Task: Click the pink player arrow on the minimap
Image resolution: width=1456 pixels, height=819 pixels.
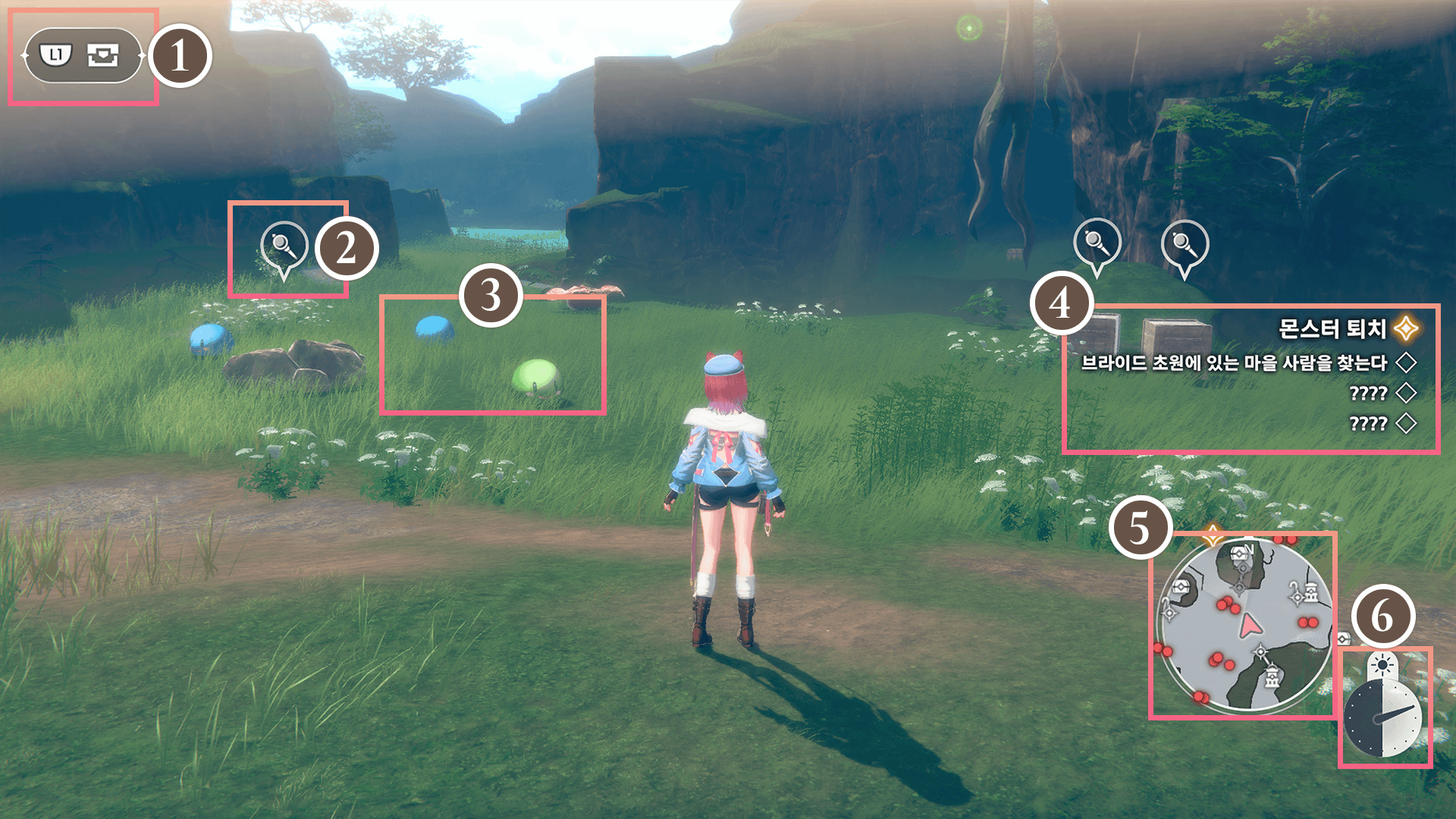Action: point(1249,626)
